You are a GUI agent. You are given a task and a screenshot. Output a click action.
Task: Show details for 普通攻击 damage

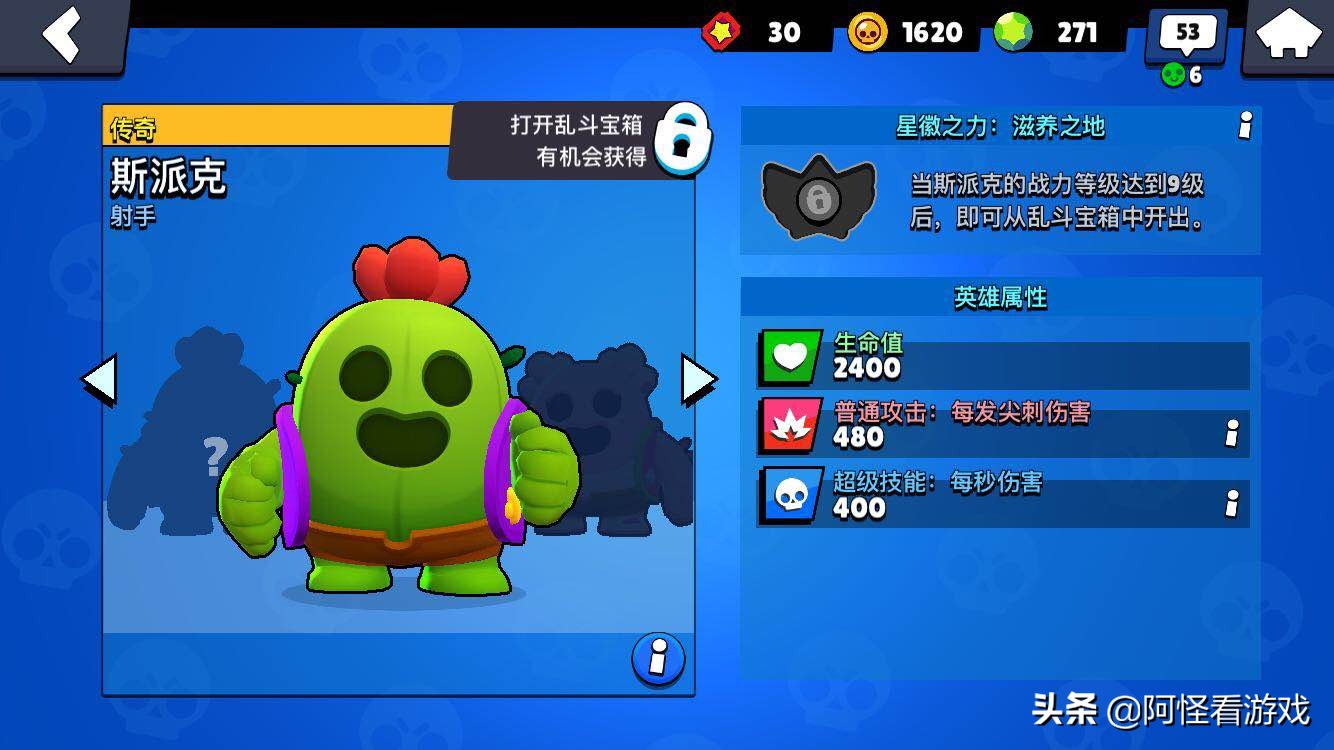[1232, 433]
